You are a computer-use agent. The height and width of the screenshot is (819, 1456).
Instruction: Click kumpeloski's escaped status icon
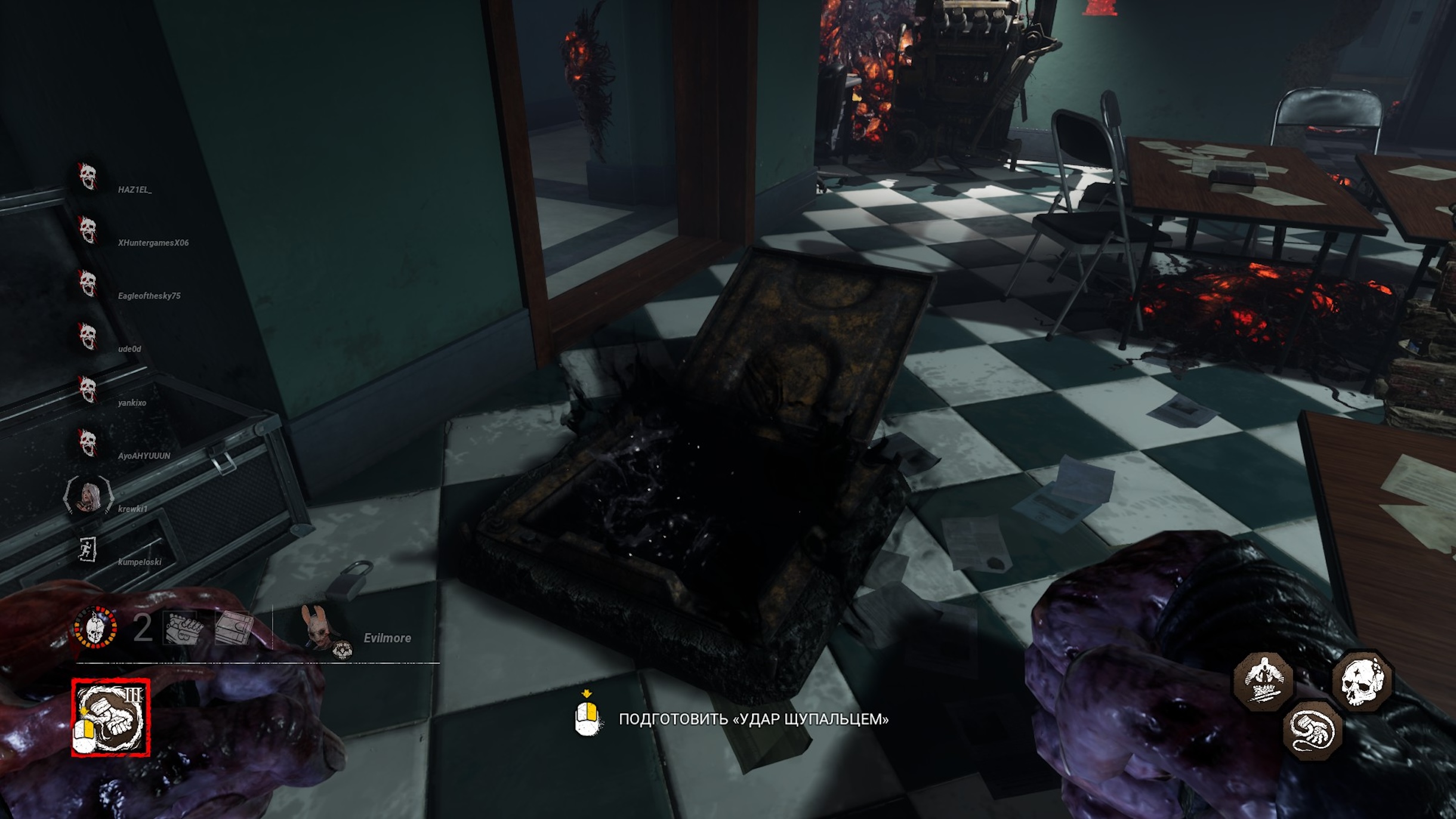point(88,549)
